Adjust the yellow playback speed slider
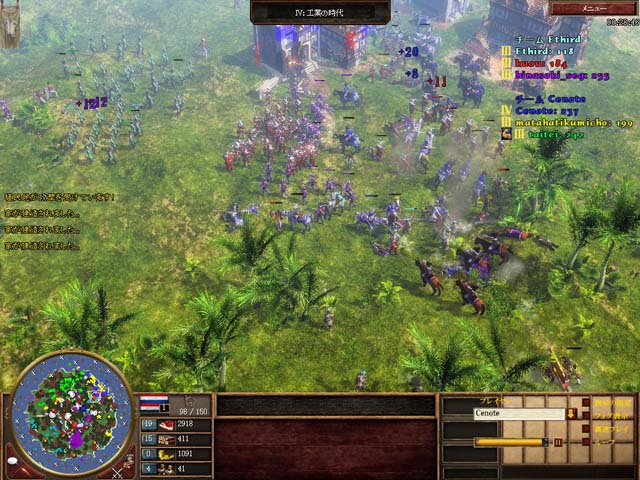The height and width of the screenshot is (480, 640). [511, 441]
